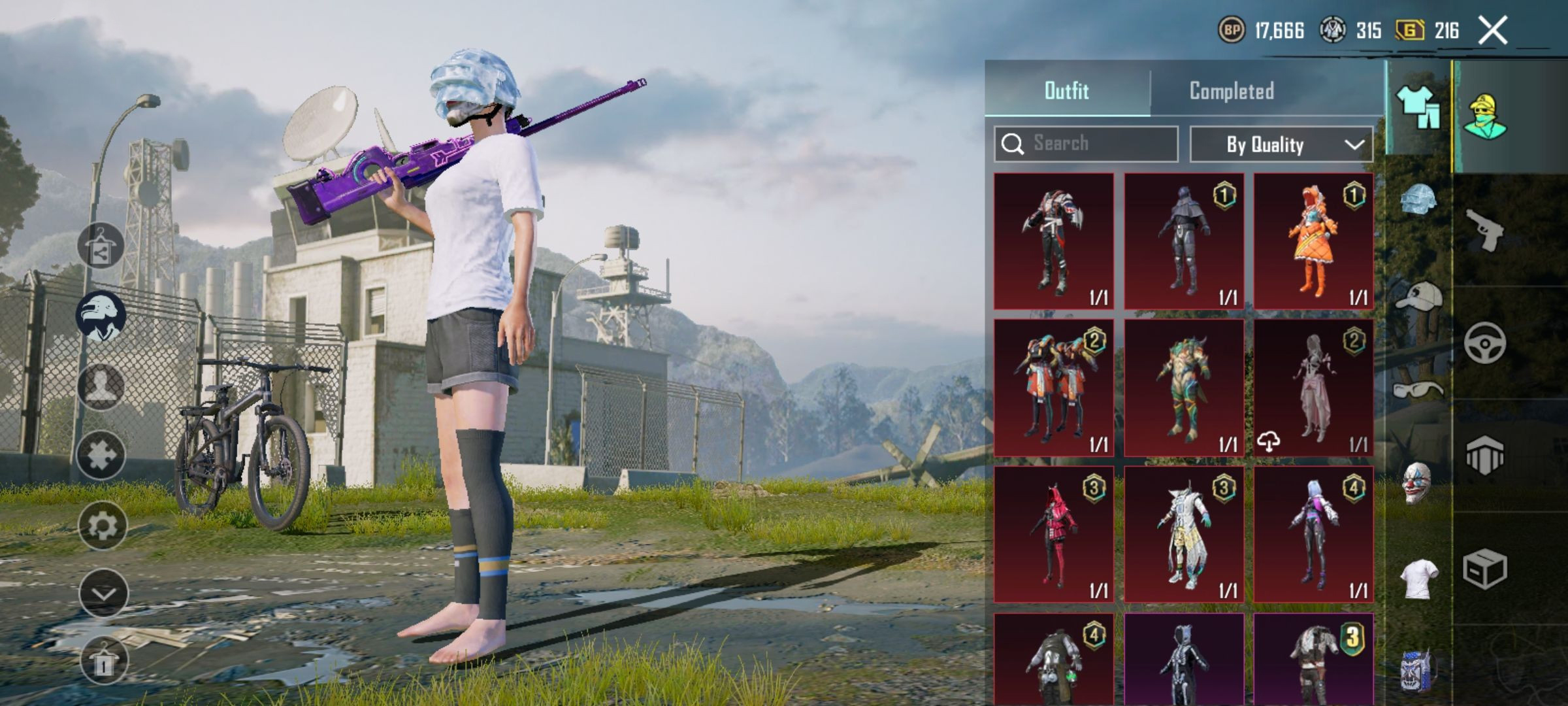Close the inventory screen

pos(1493,31)
